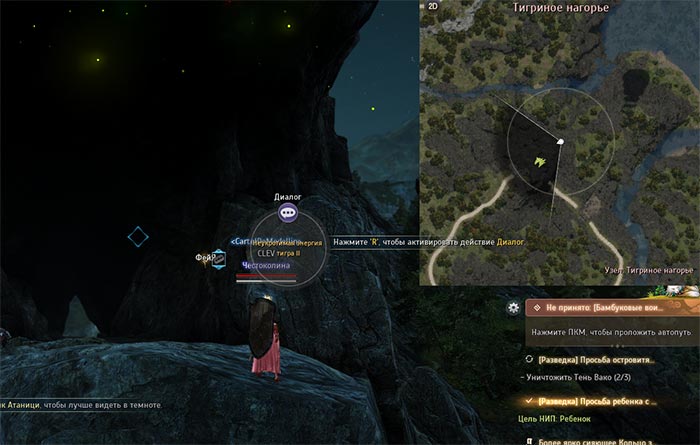Click the Диалог speech bubble icon
Image resolution: width=700 pixels, height=445 pixels.
click(x=288, y=213)
